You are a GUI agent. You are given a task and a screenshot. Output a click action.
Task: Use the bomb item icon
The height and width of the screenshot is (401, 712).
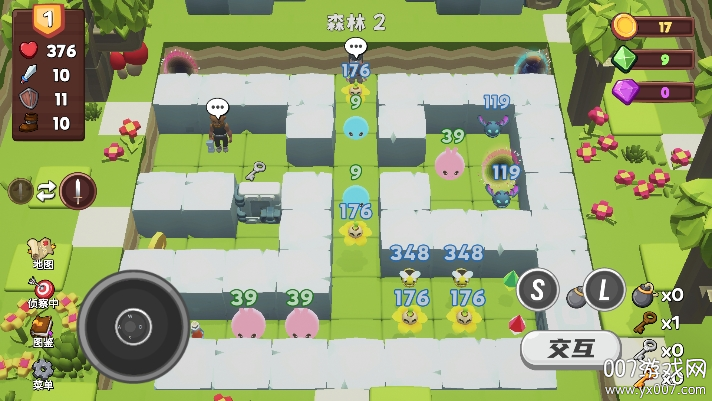click(x=643, y=295)
